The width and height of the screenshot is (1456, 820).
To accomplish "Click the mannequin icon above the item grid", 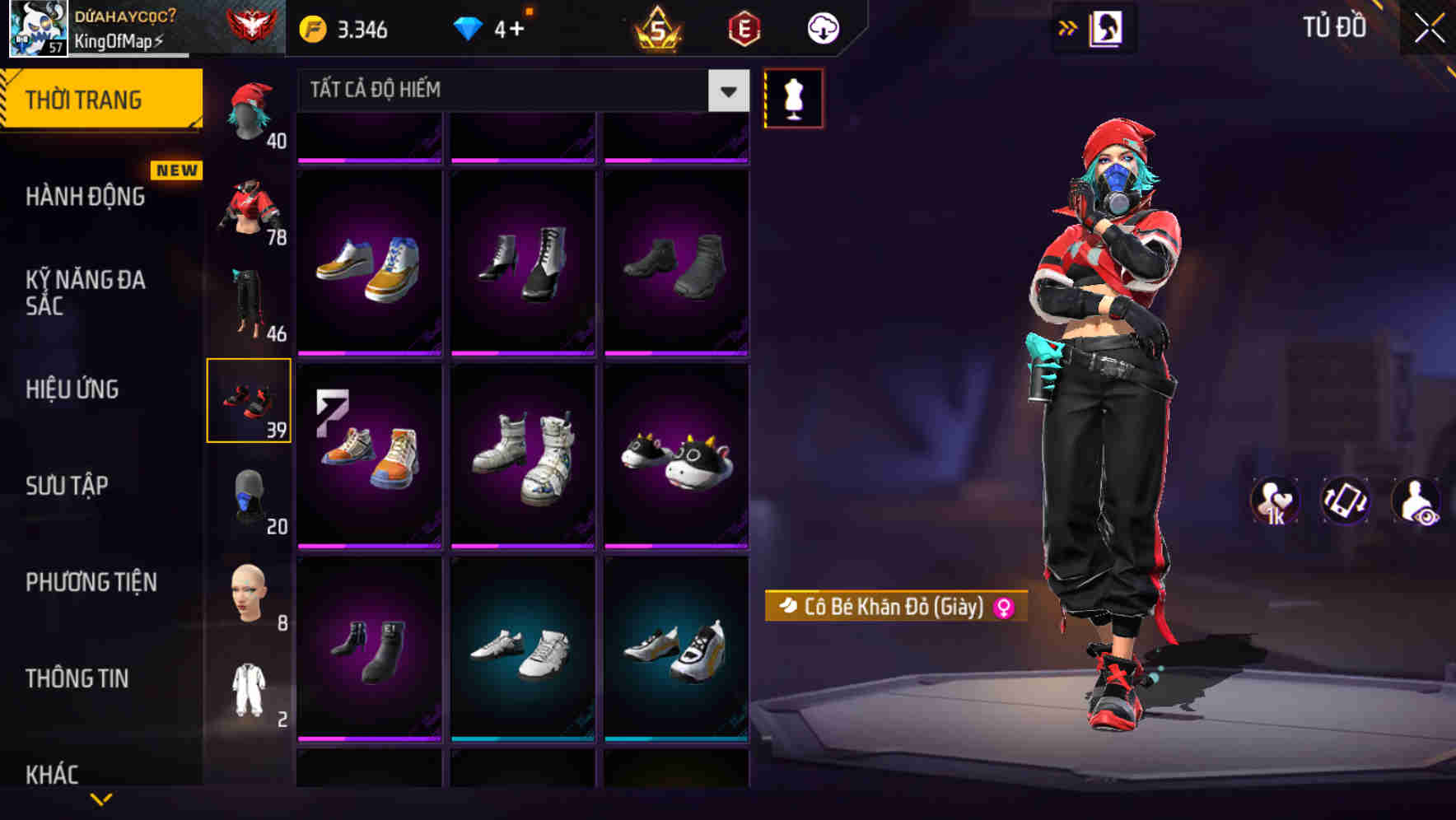I will tap(793, 97).
